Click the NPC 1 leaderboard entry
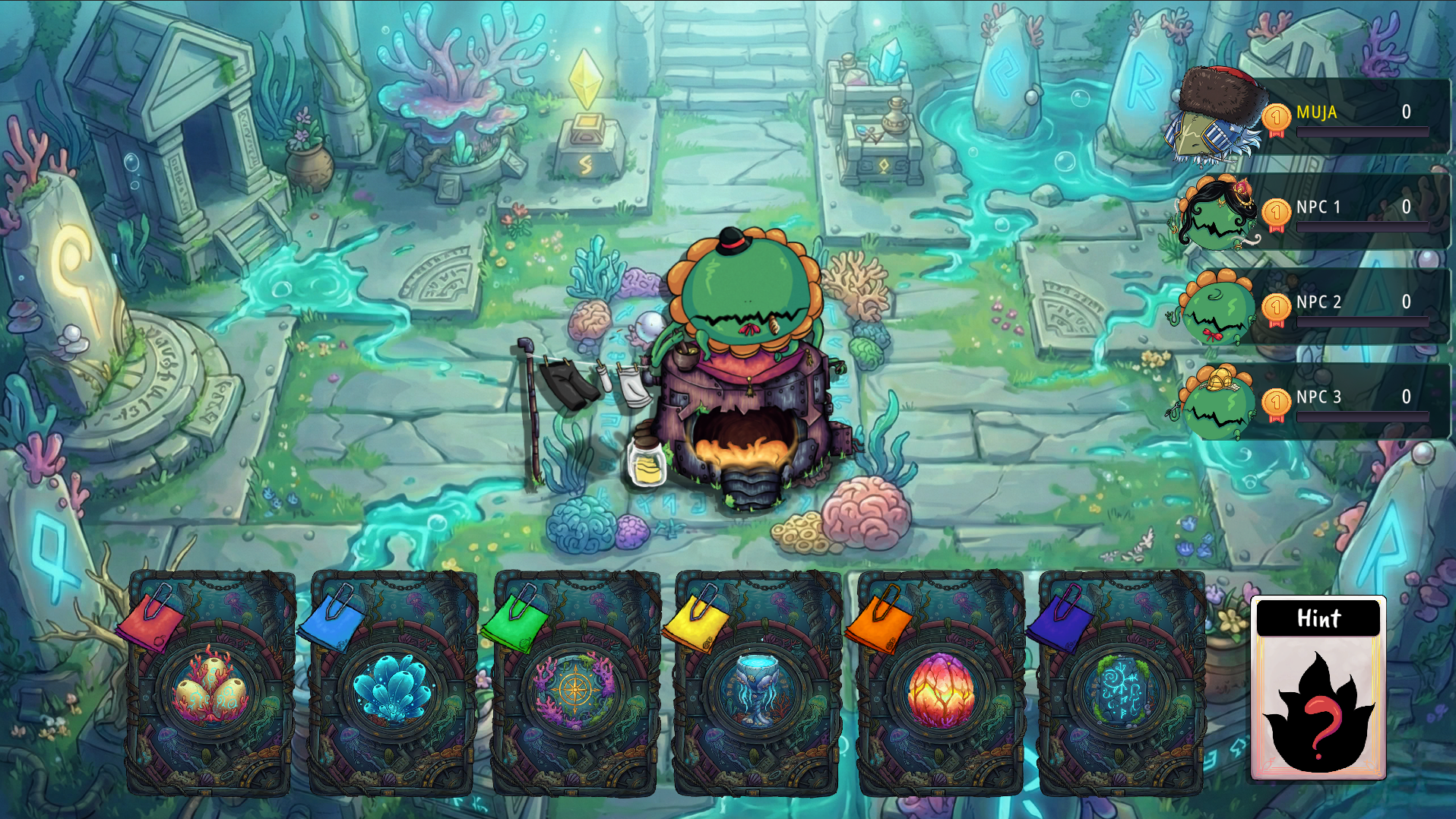 (1353, 209)
